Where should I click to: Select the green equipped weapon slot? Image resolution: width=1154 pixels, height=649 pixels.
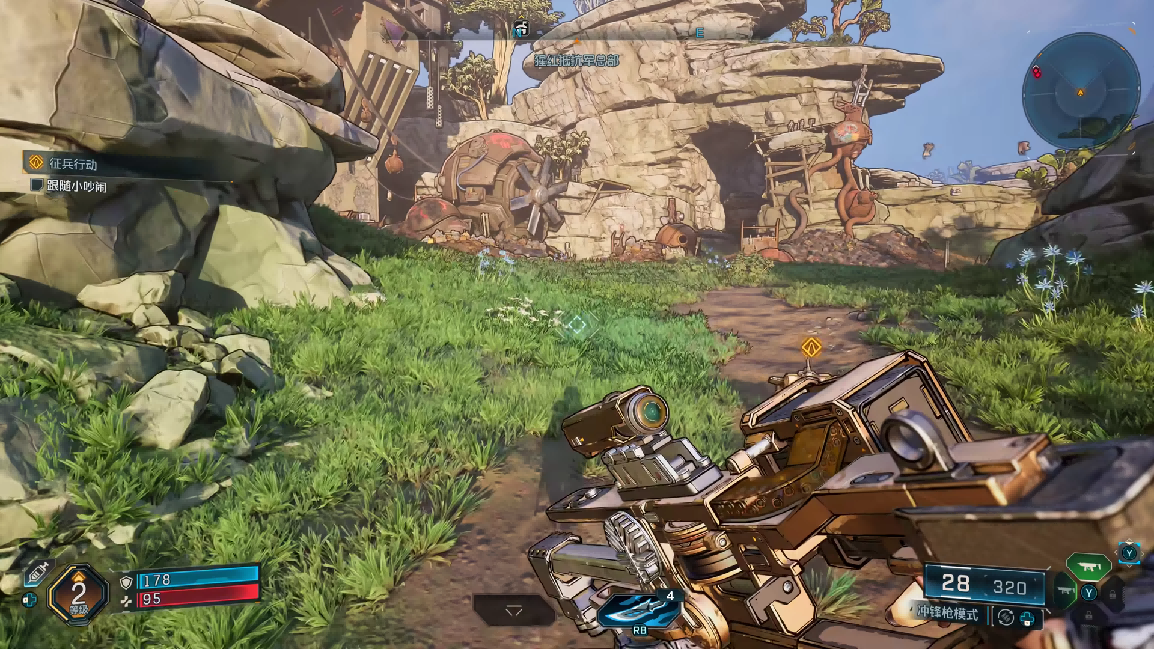(1089, 567)
